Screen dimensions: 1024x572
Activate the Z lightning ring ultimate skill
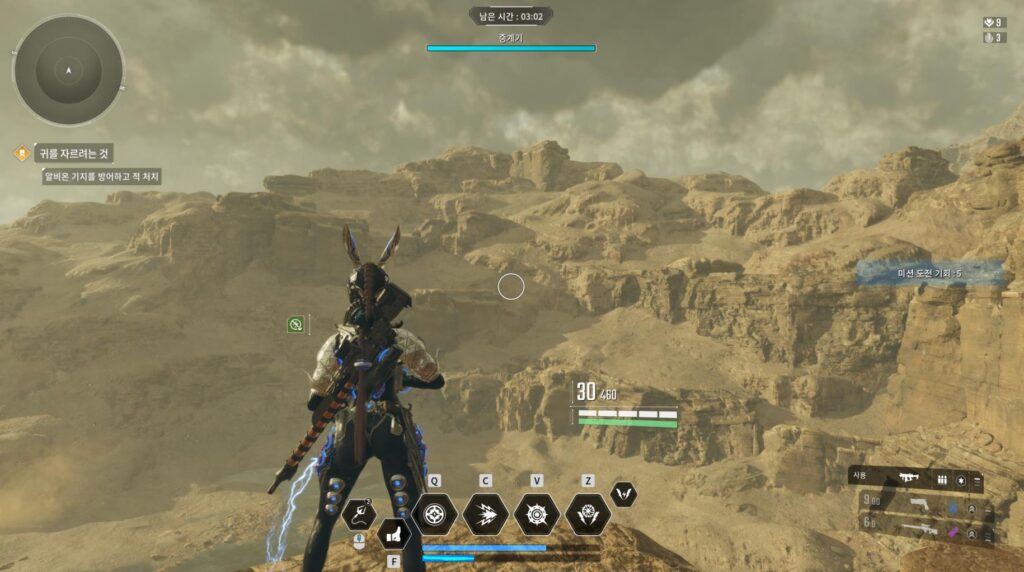(x=588, y=514)
